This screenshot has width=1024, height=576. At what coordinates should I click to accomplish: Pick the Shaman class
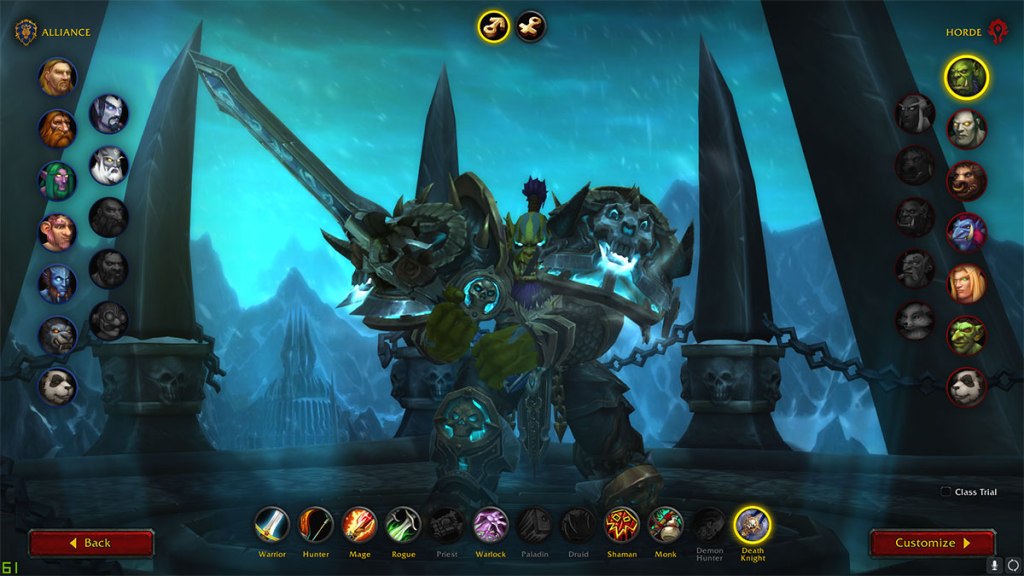[x=622, y=525]
